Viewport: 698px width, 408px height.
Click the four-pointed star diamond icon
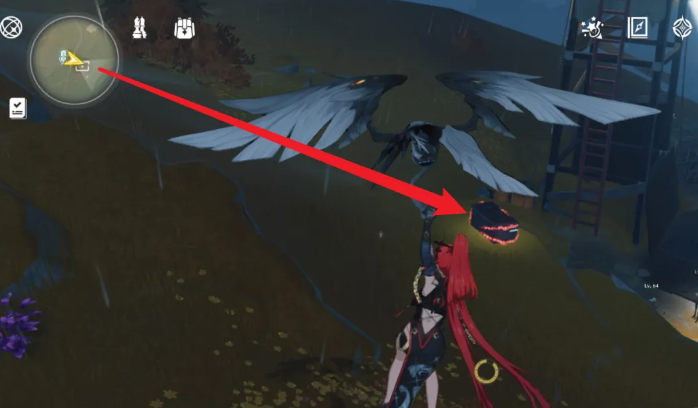(x=683, y=27)
